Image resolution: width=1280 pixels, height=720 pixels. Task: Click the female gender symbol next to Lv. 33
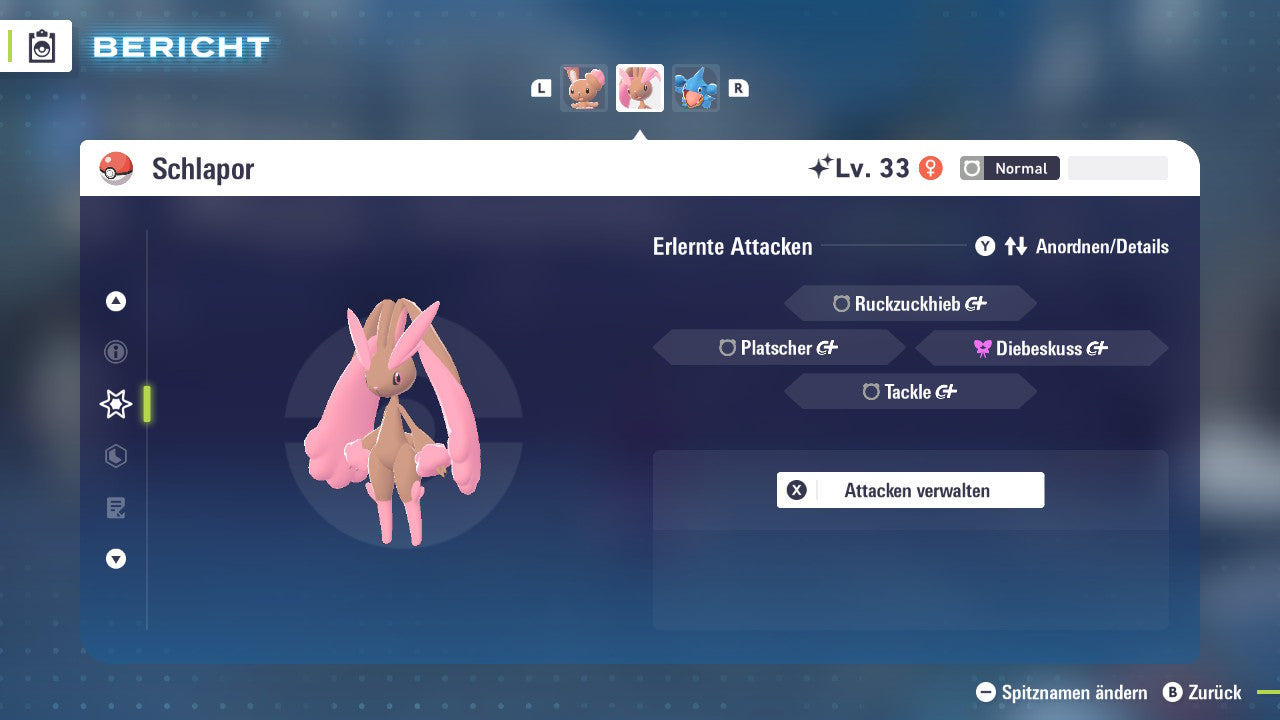(932, 168)
